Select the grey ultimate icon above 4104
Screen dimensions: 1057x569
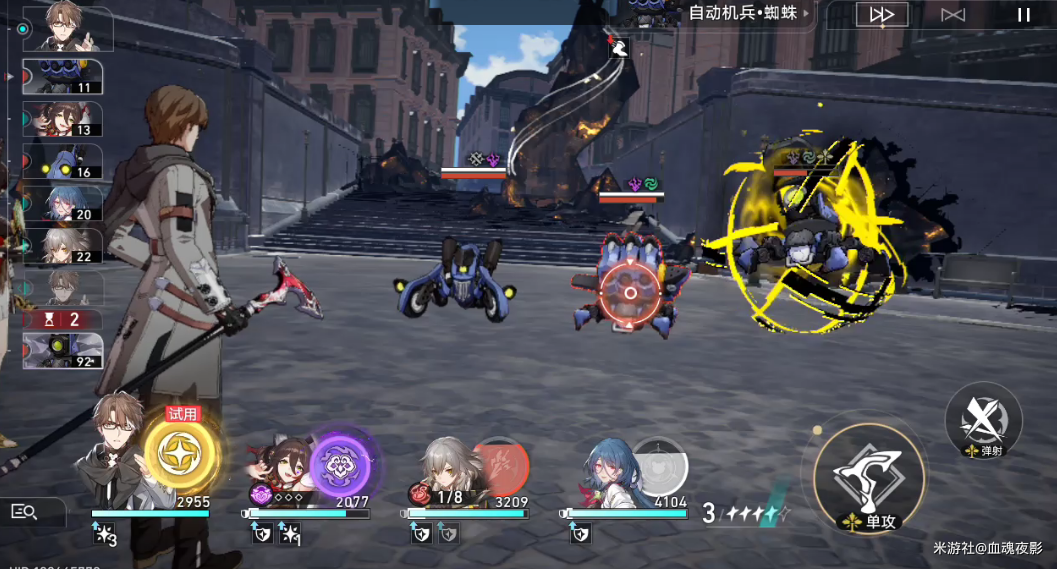660,467
